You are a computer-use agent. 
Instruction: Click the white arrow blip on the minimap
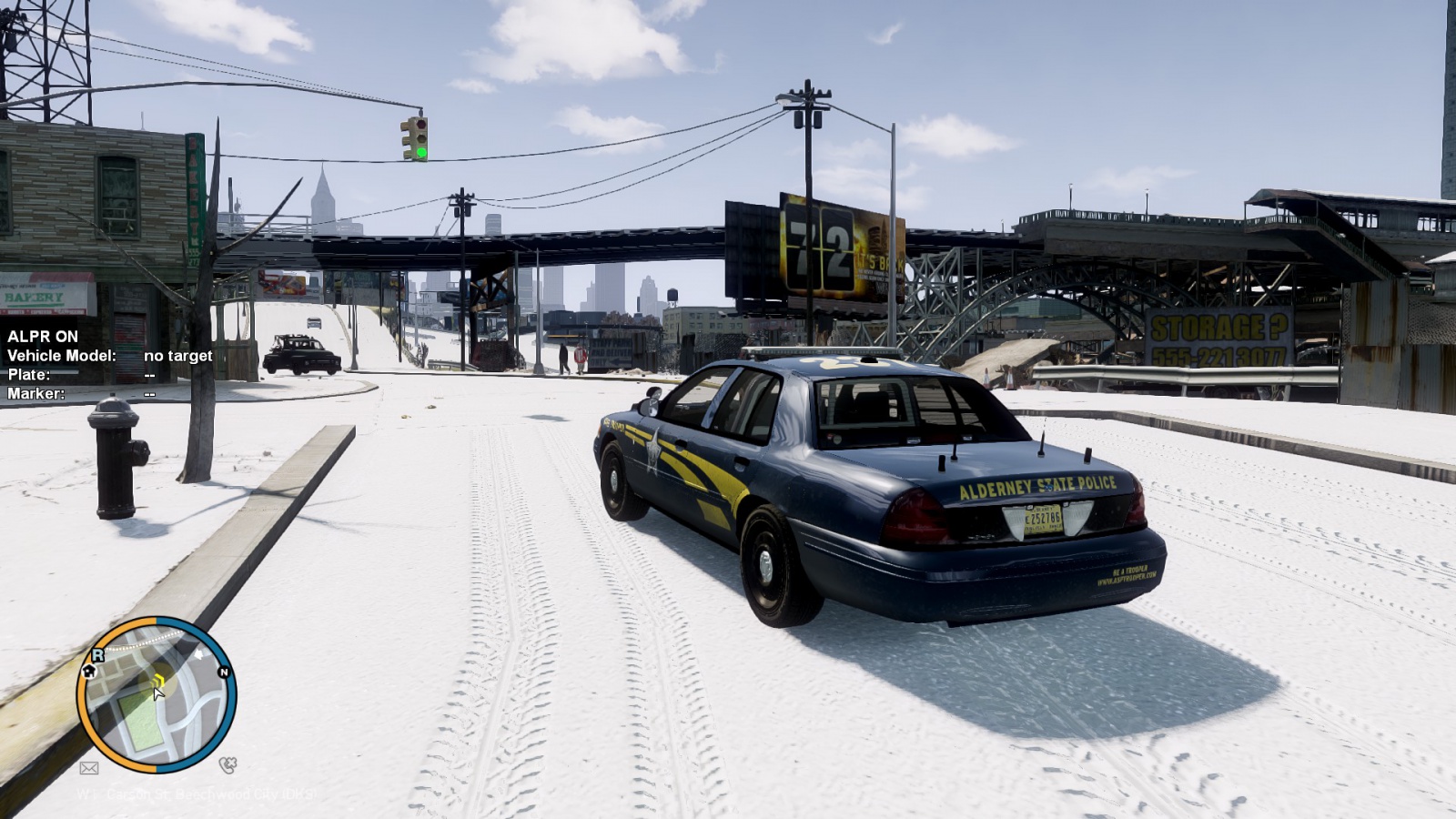(x=199, y=653)
